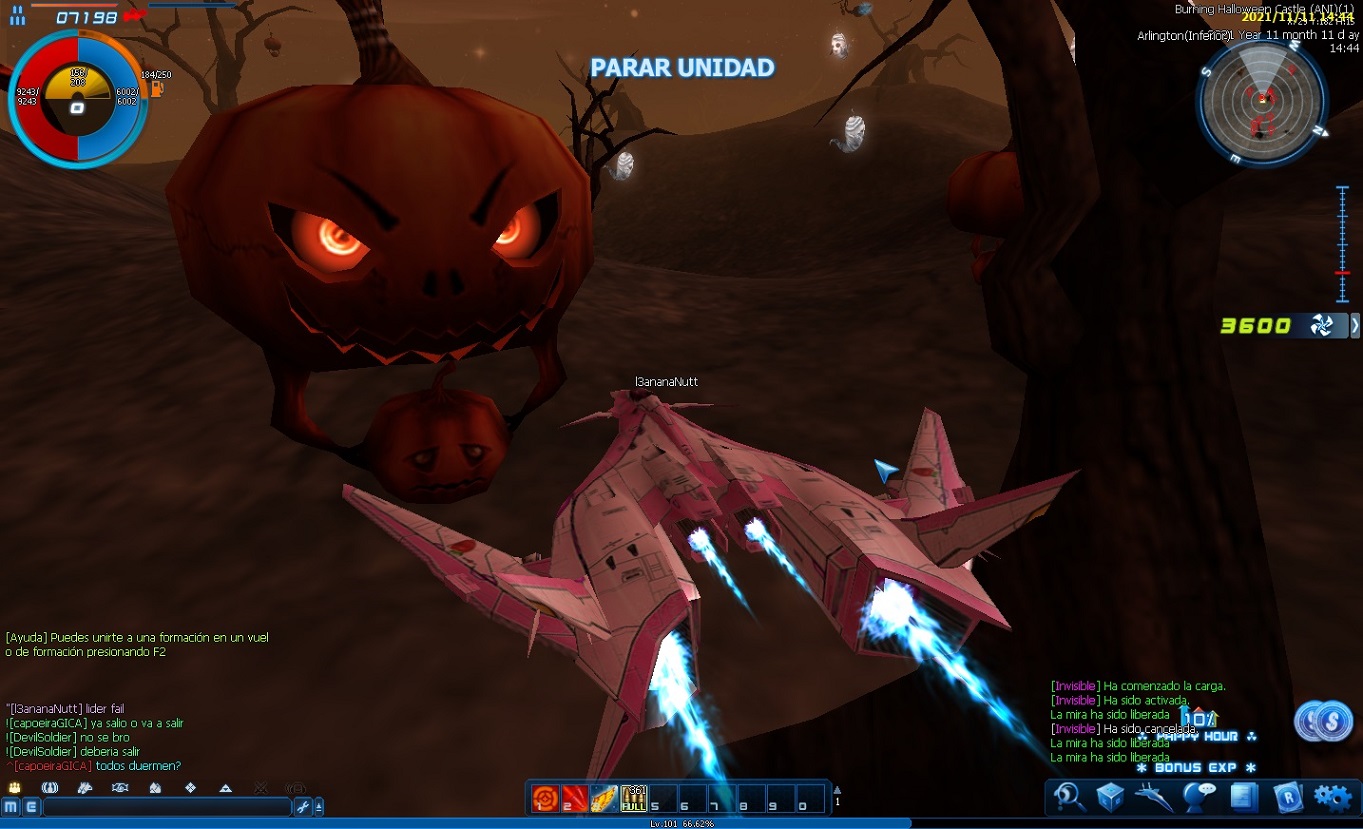Toggle the E chat button
The width and height of the screenshot is (1363, 829).
30,807
